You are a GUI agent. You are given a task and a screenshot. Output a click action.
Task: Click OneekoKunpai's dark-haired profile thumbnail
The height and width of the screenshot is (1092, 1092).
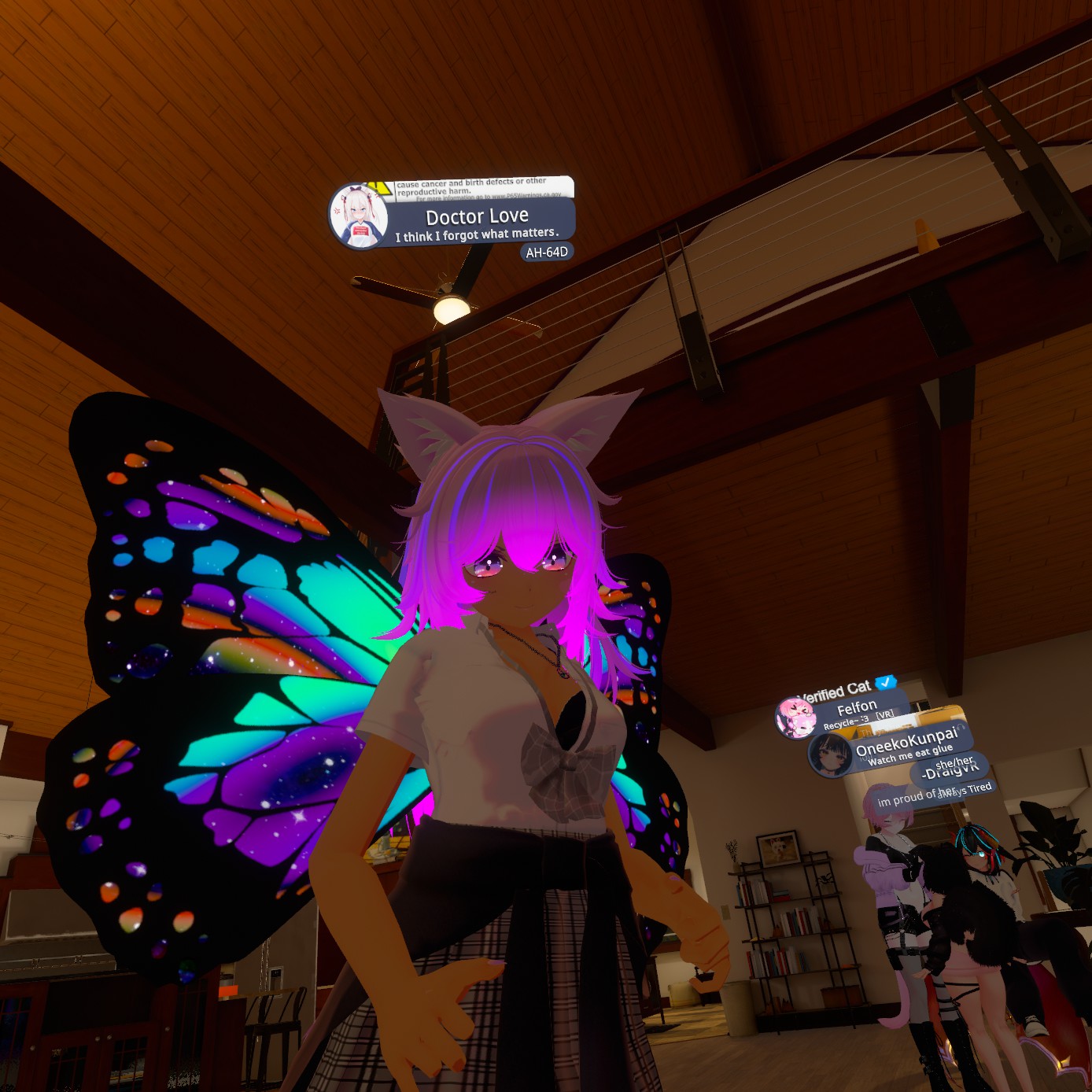829,754
